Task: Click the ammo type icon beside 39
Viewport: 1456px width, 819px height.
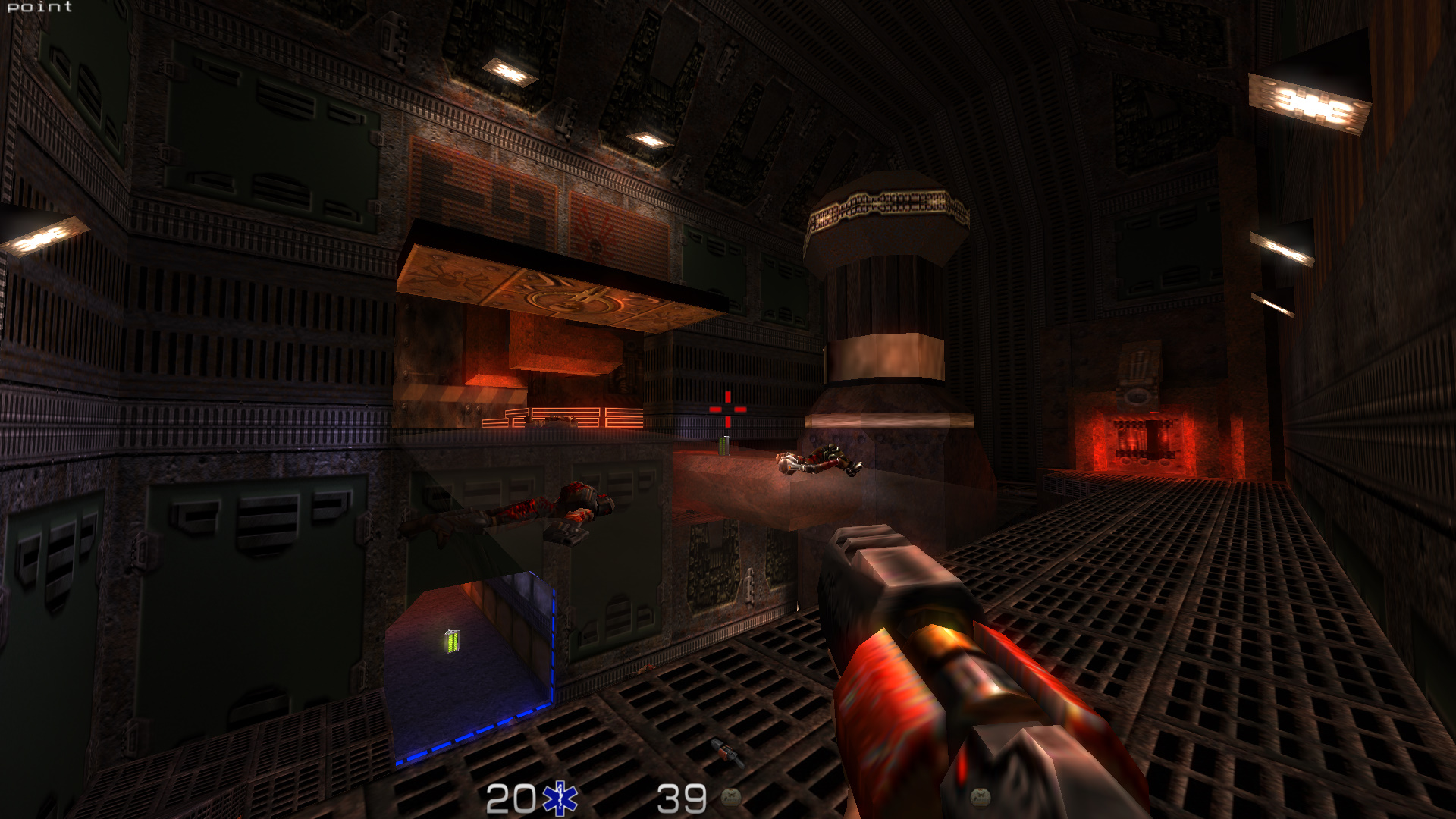Action: pos(731,796)
